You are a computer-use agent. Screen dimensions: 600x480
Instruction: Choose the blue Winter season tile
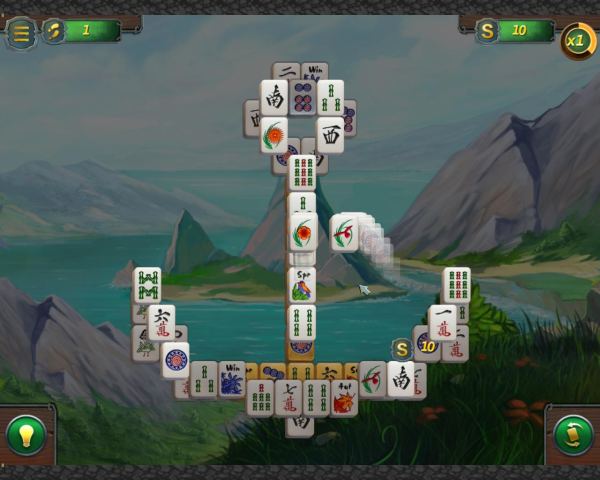pyautogui.click(x=232, y=378)
